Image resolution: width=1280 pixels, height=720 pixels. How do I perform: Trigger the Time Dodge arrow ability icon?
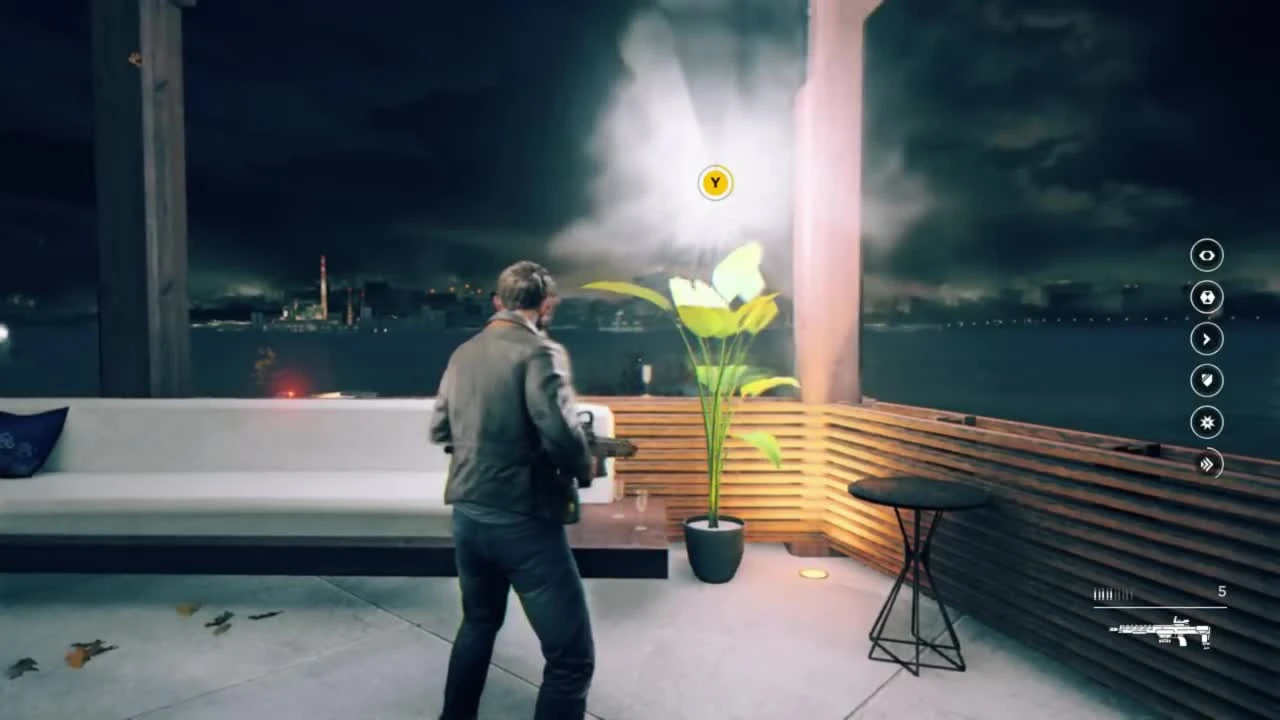[x=1206, y=339]
